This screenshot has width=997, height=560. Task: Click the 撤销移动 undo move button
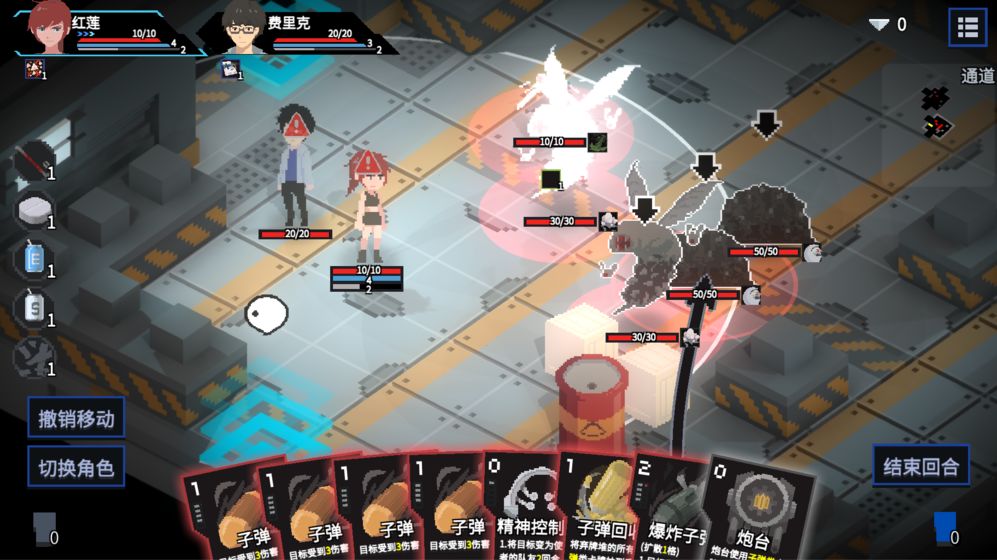click(x=76, y=418)
